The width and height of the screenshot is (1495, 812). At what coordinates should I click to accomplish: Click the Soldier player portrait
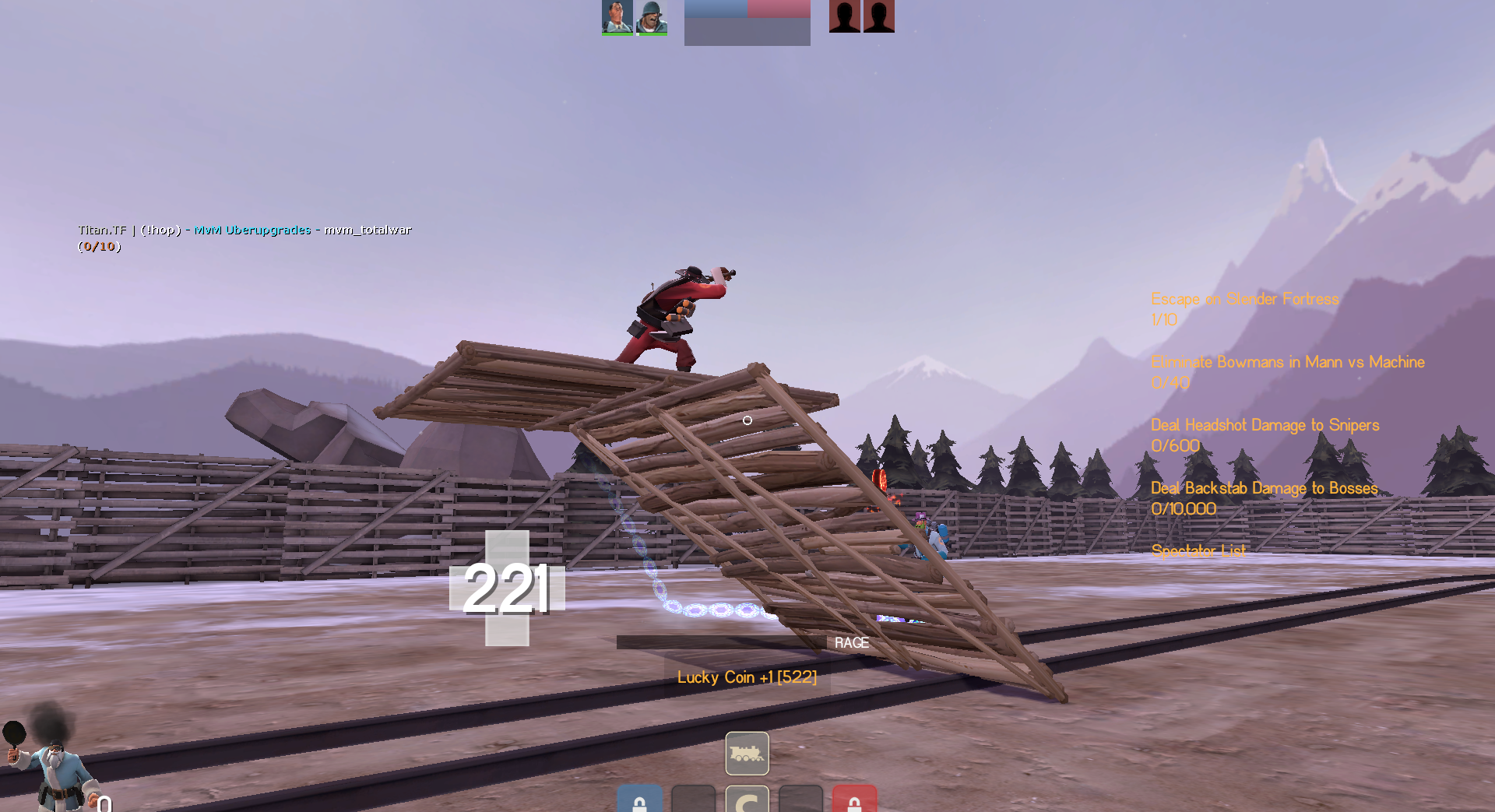tap(651, 16)
